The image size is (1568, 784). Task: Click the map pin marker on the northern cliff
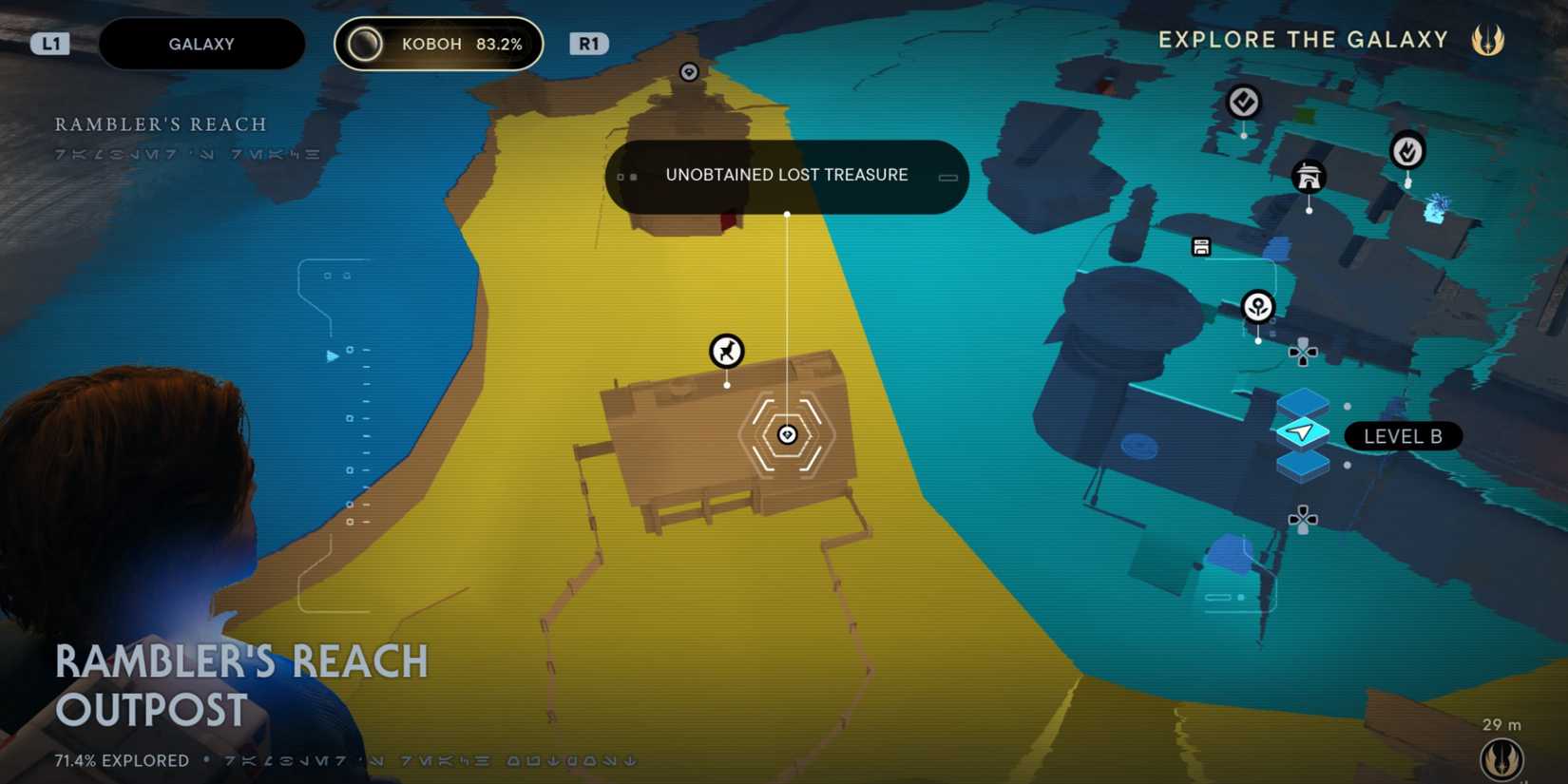[x=688, y=69]
